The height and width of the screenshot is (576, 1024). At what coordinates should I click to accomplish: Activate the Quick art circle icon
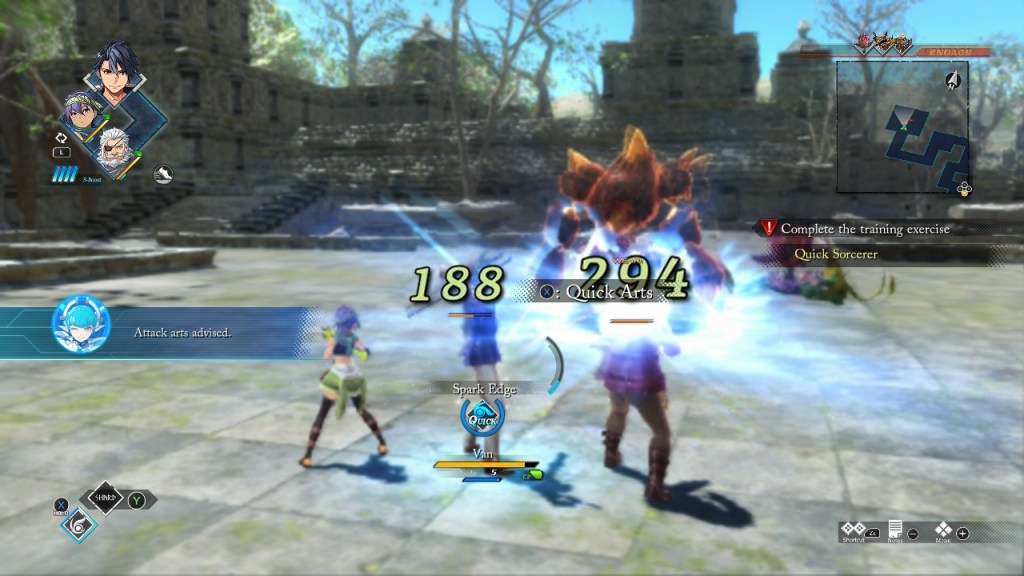click(482, 418)
